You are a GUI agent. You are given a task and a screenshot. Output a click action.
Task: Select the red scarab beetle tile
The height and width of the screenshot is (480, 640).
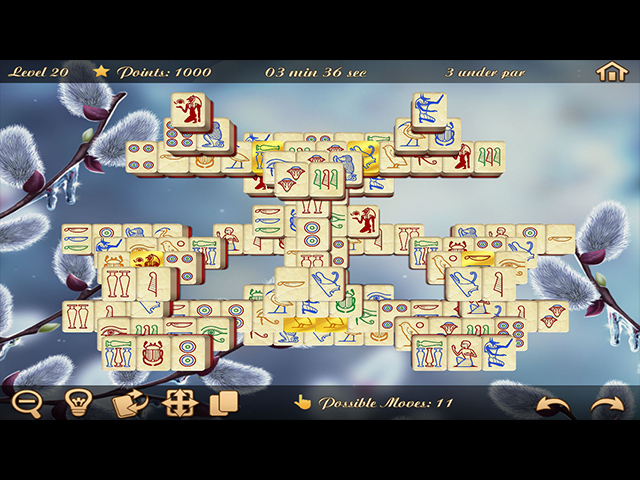click(153, 352)
